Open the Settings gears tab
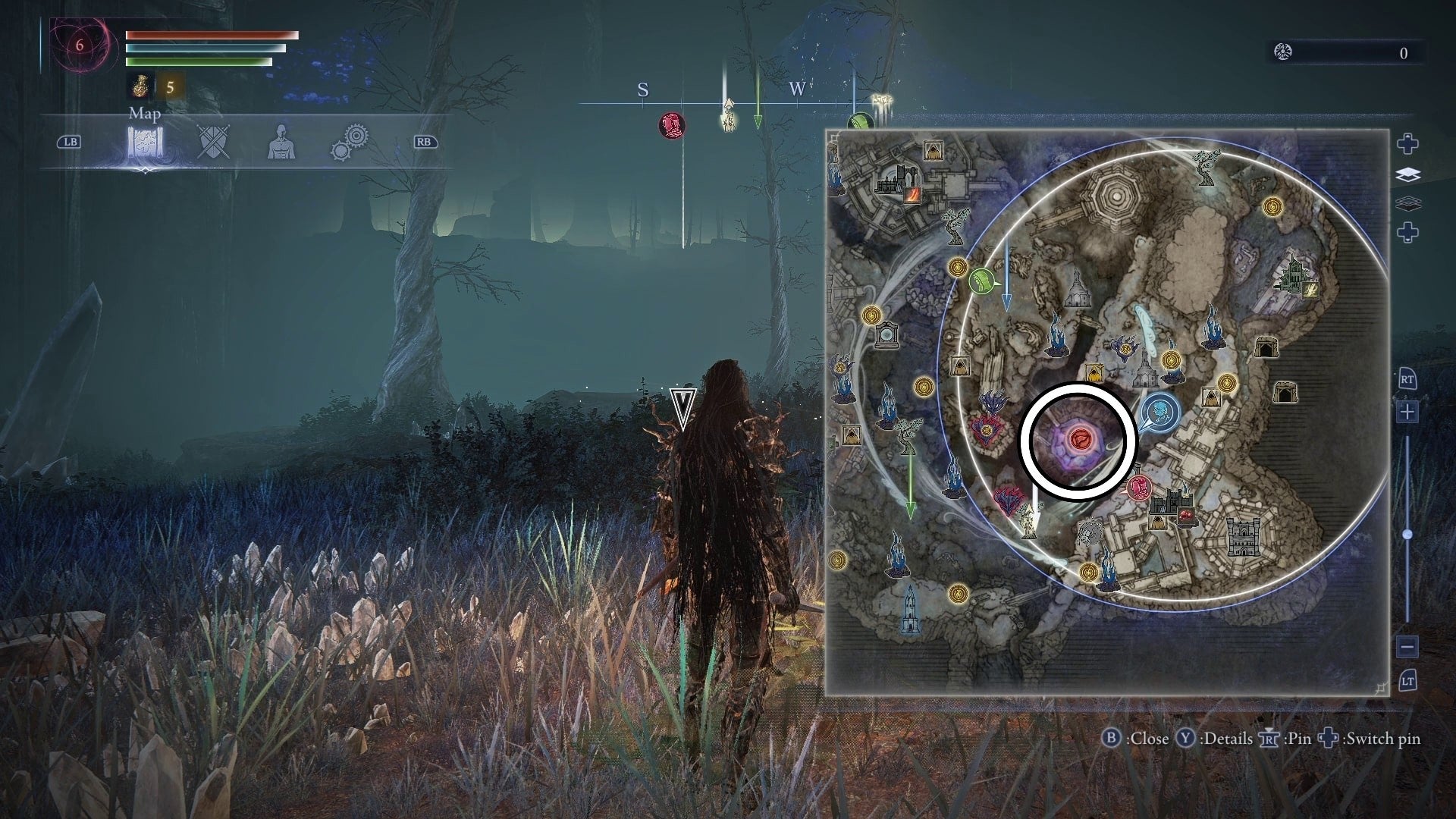 tap(351, 140)
